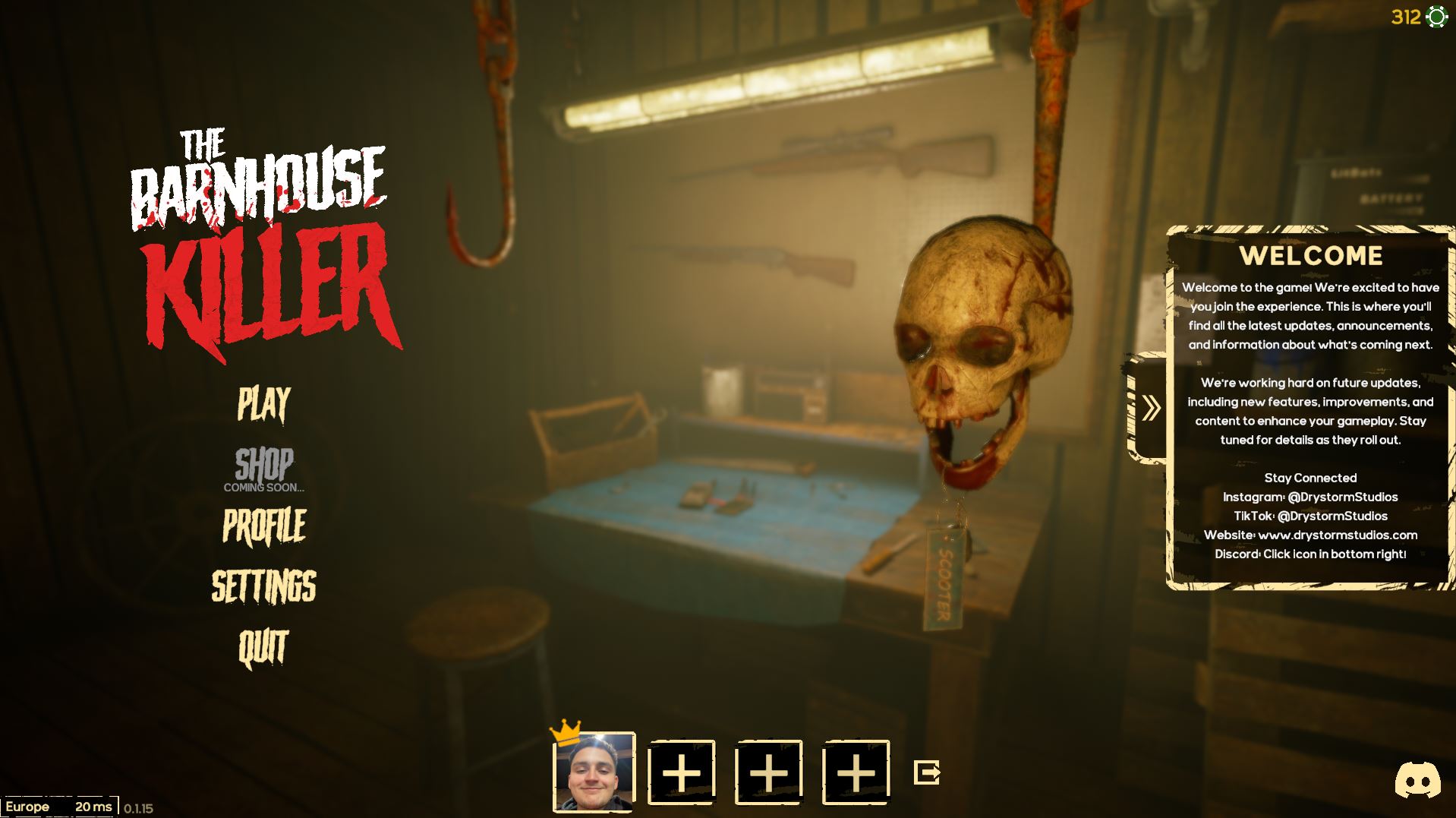The width and height of the screenshot is (1456, 818).
Task: Open Discord via the bottom-right icon
Action: tap(1417, 780)
